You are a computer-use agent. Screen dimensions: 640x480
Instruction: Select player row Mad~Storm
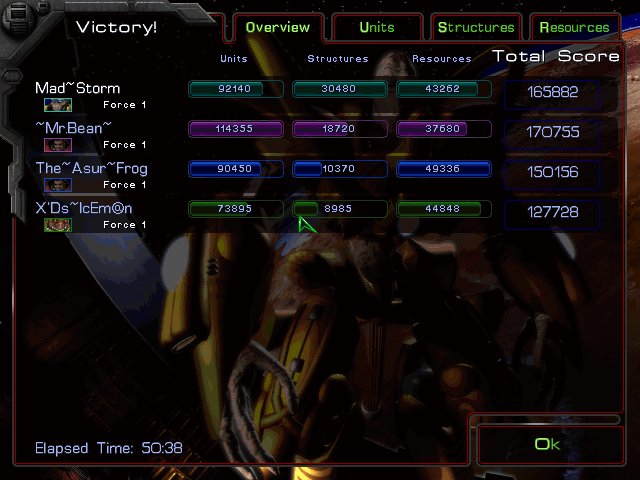tap(78, 88)
